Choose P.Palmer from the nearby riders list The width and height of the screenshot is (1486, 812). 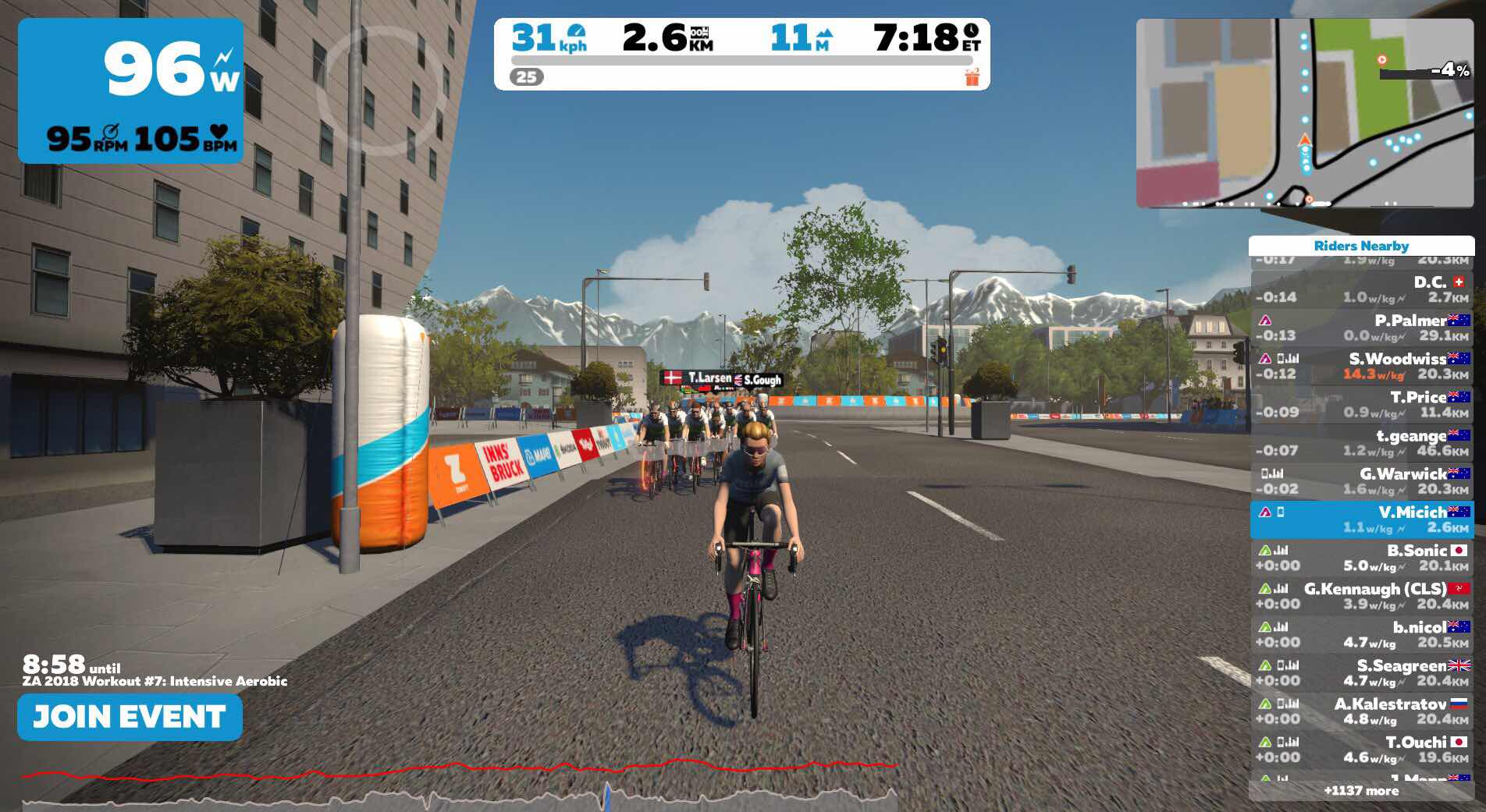[x=1361, y=328]
